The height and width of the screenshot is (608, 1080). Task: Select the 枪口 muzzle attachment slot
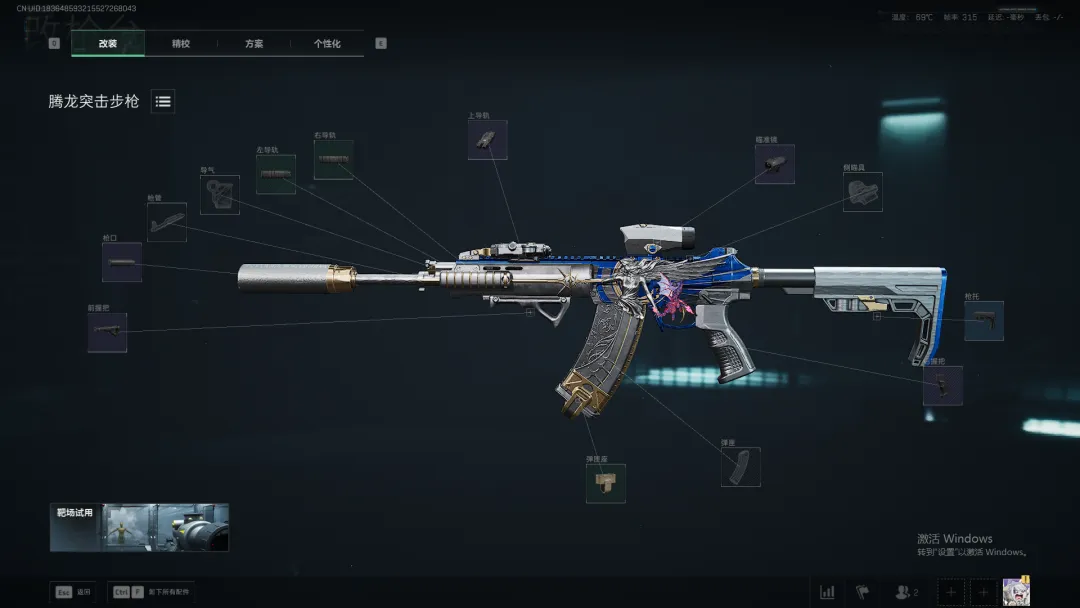121,262
